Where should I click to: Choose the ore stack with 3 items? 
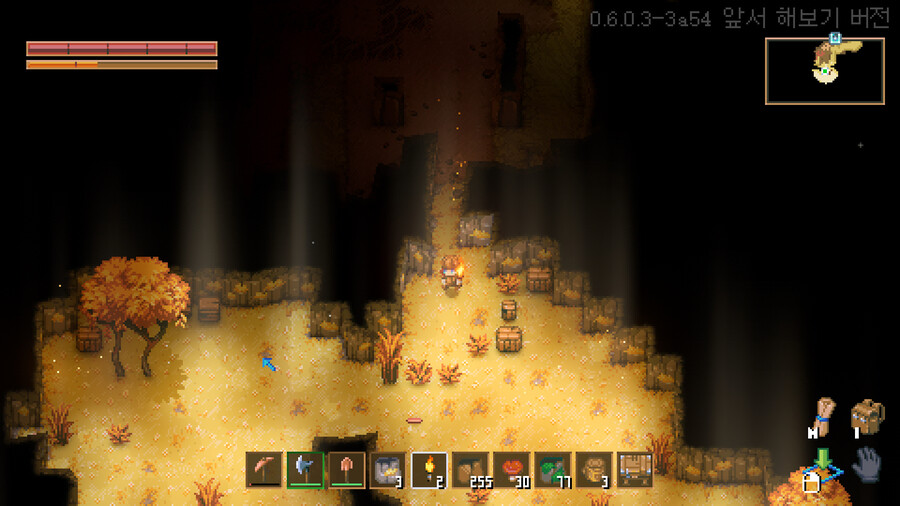coord(388,469)
